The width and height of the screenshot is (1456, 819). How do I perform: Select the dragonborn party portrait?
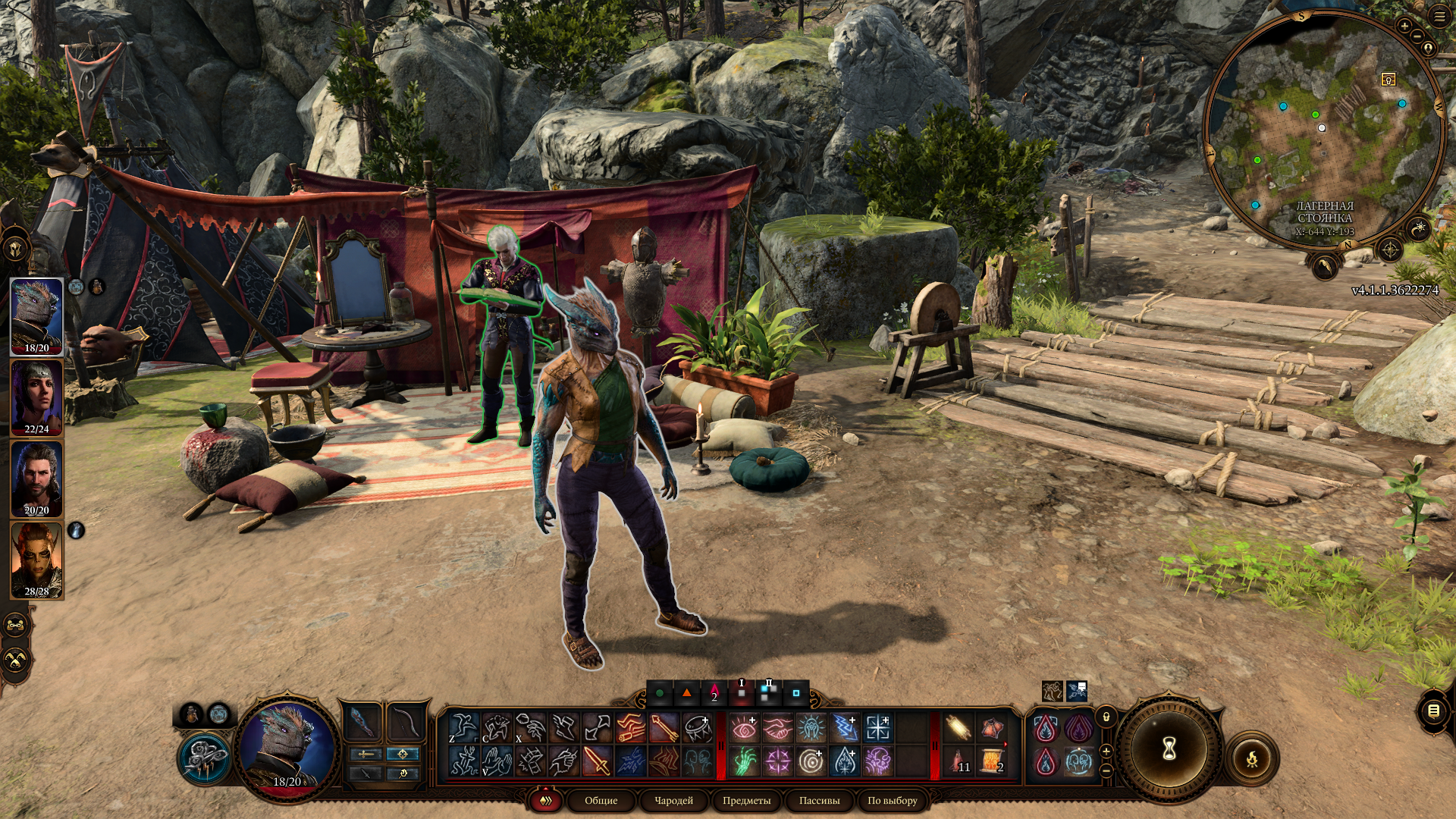36,315
